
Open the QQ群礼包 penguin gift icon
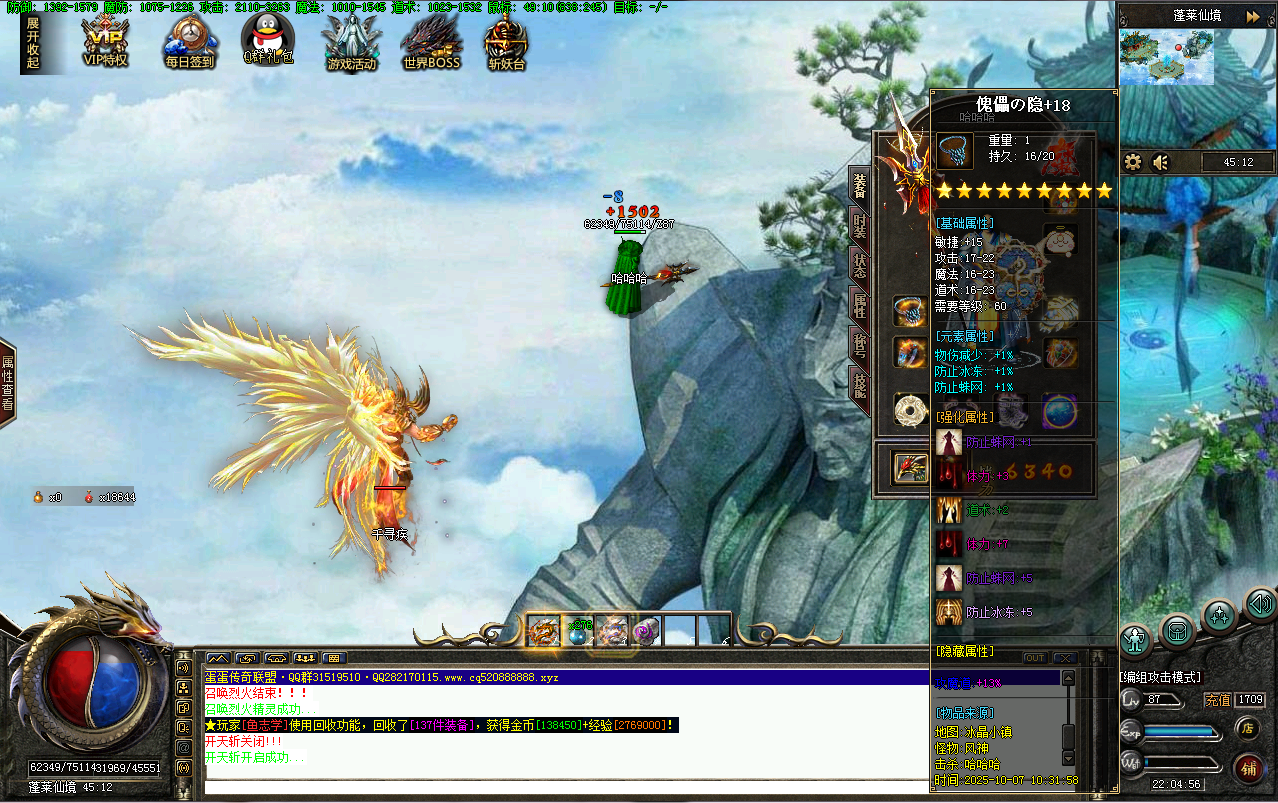[269, 40]
